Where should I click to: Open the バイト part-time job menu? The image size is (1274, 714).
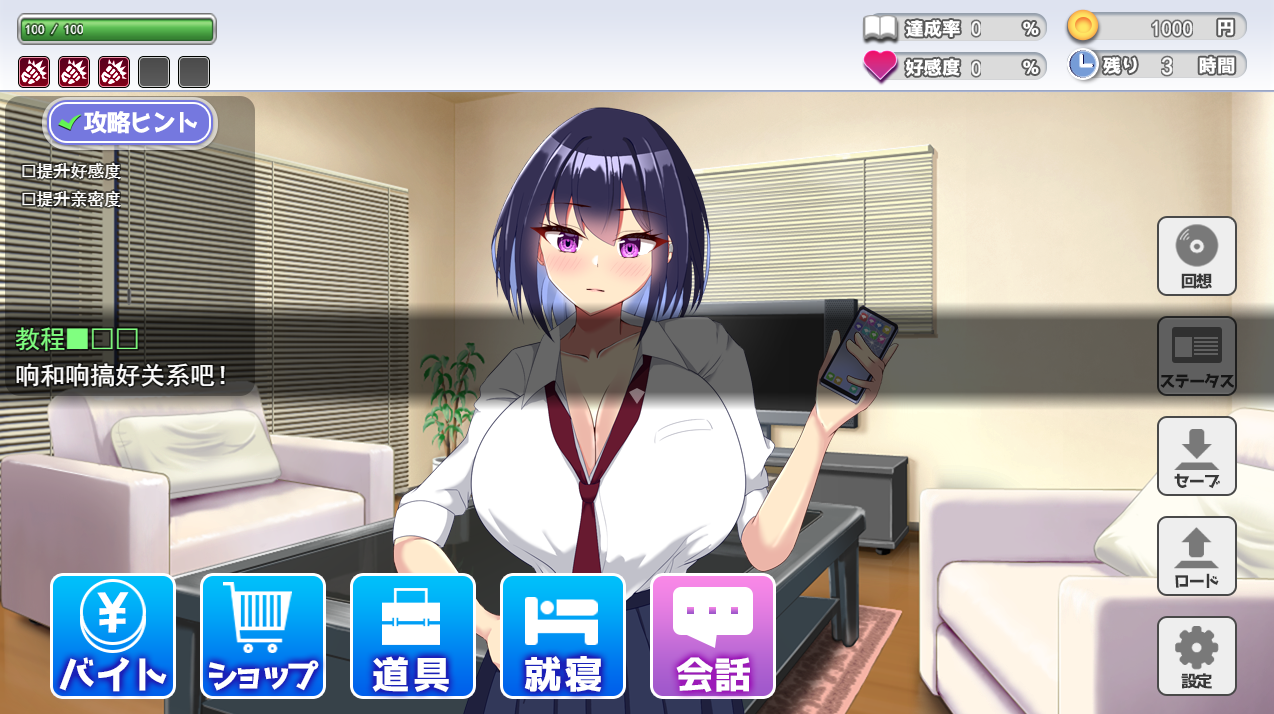tap(112, 635)
